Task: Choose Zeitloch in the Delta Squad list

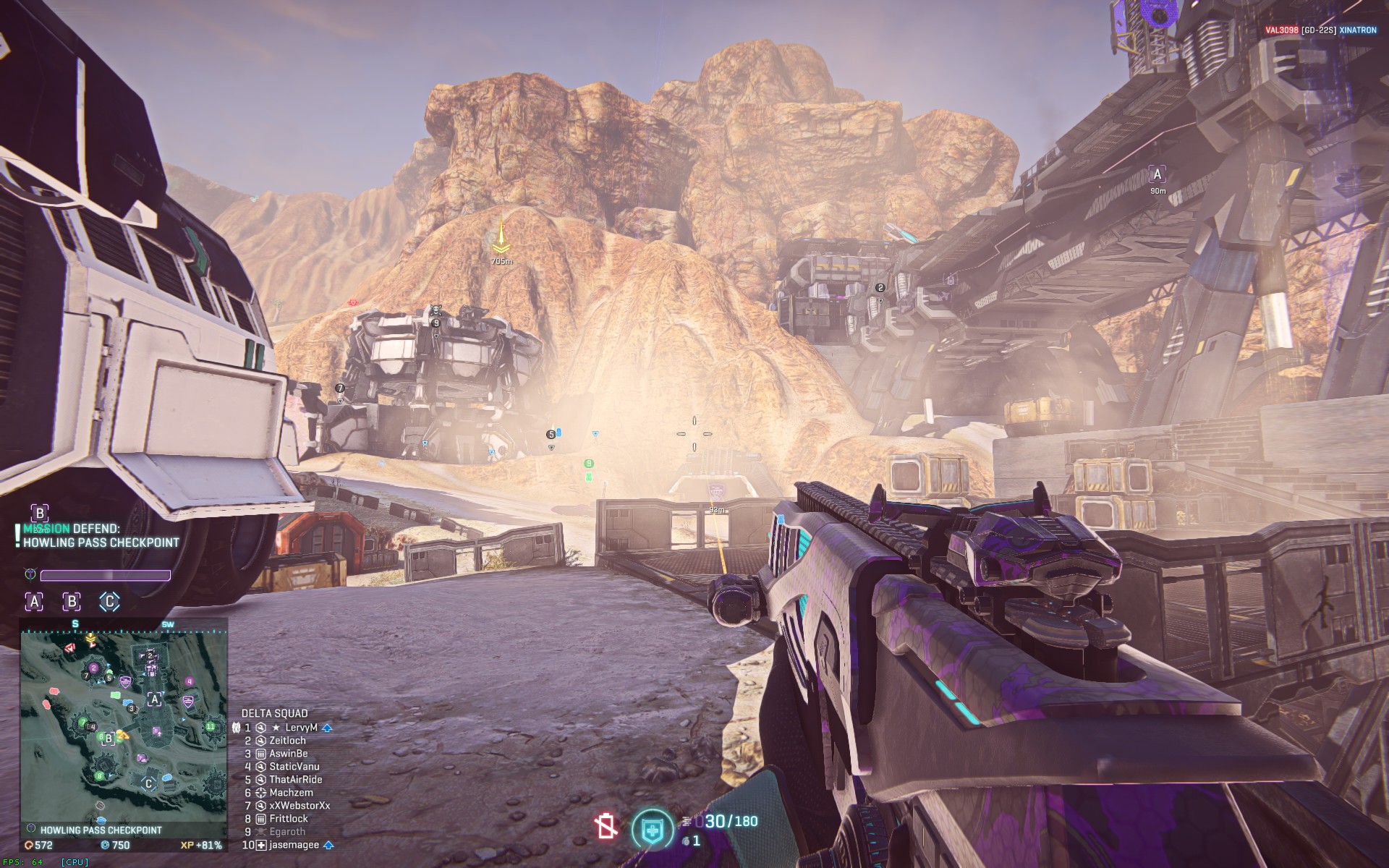Action: tap(287, 741)
